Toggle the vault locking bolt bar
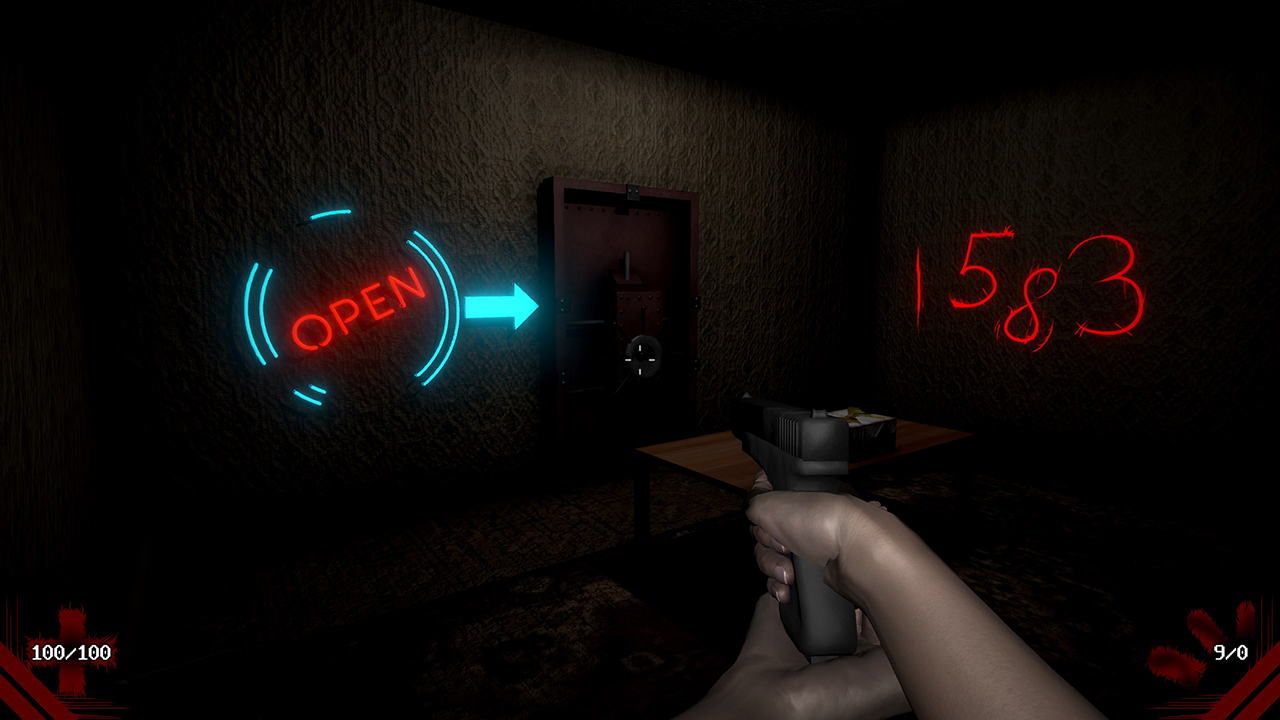Viewport: 1280px width, 720px height. (x=586, y=323)
